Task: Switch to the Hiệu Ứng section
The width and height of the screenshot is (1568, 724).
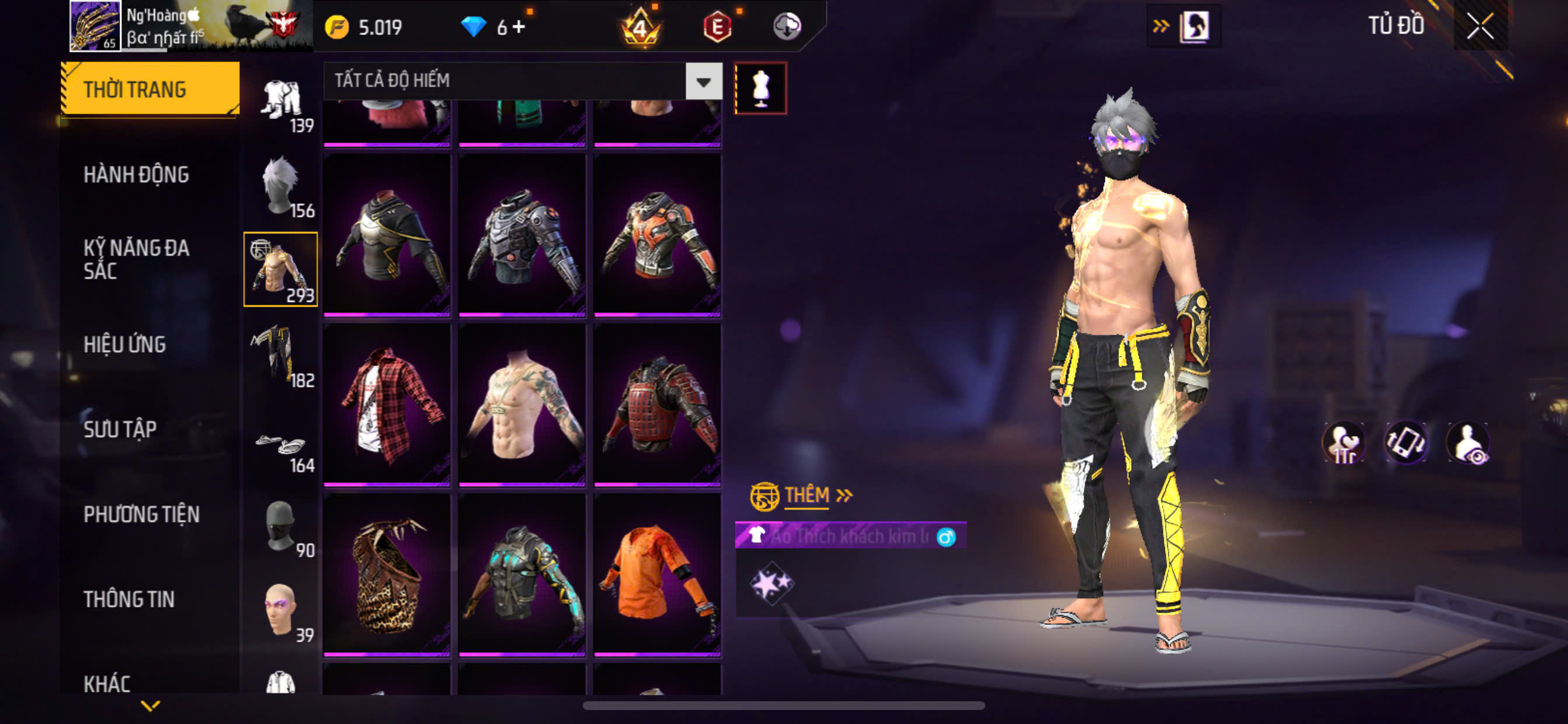Action: click(124, 345)
